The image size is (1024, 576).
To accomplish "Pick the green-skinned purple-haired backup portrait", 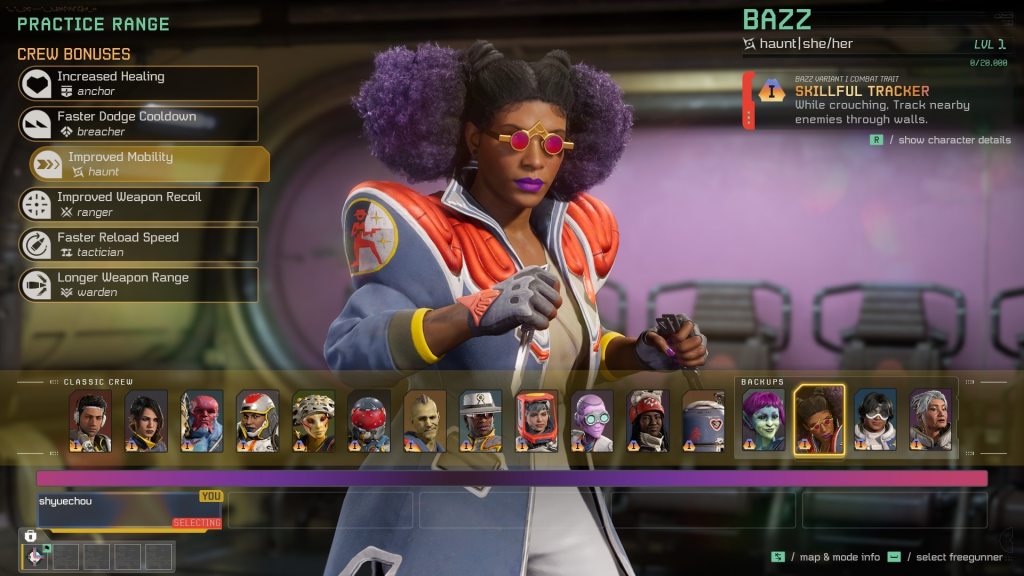I will pyautogui.click(x=763, y=421).
